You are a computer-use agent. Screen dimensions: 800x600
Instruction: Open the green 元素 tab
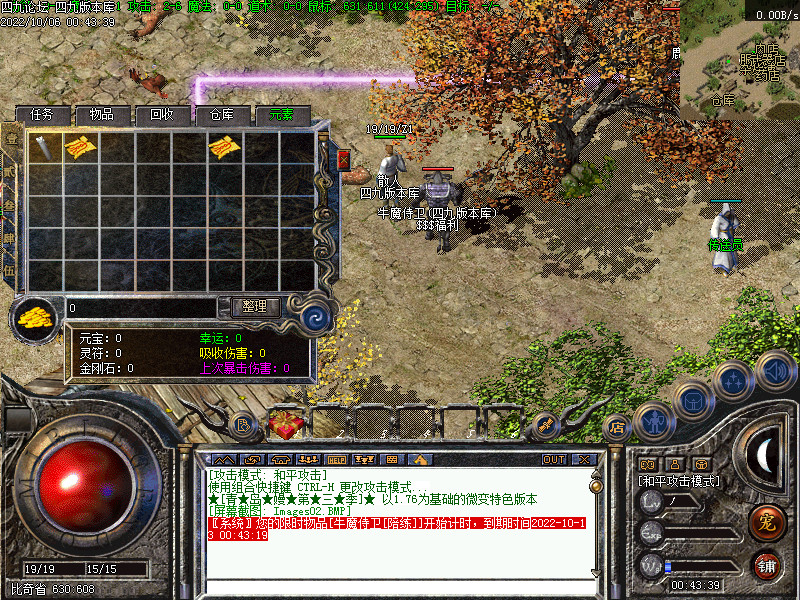(x=281, y=115)
